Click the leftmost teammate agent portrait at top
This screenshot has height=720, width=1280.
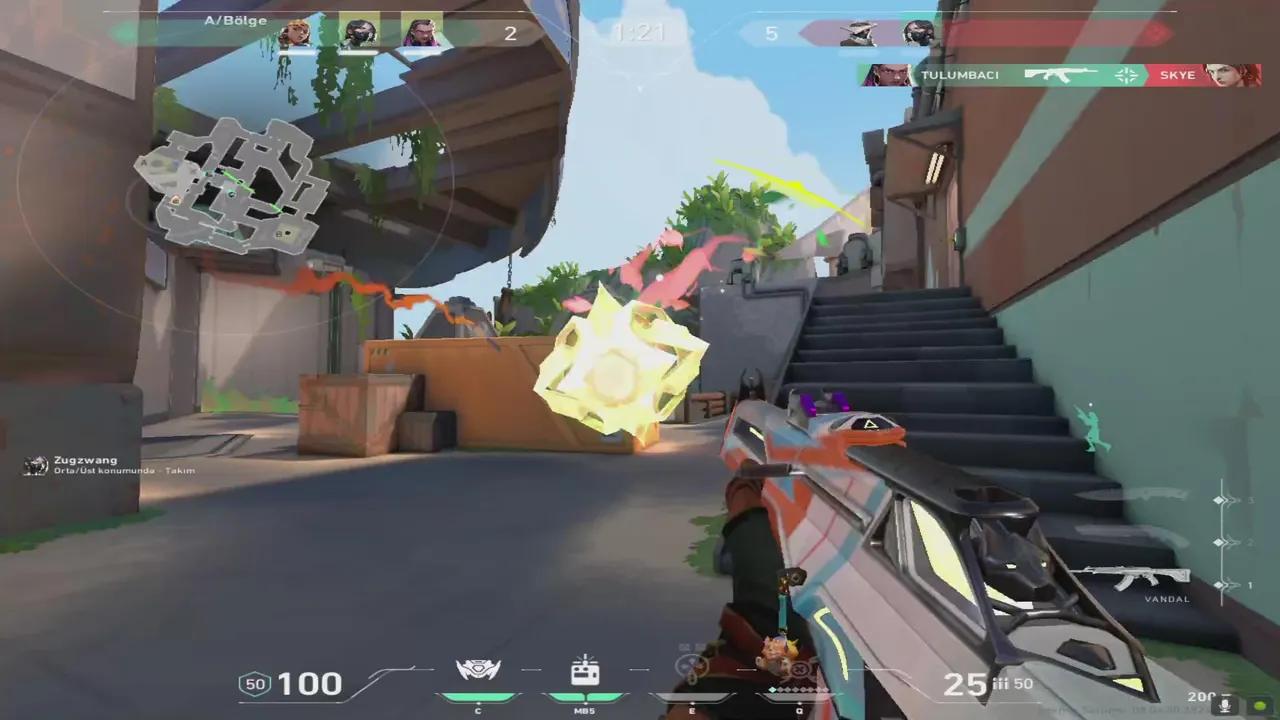pyautogui.click(x=296, y=32)
